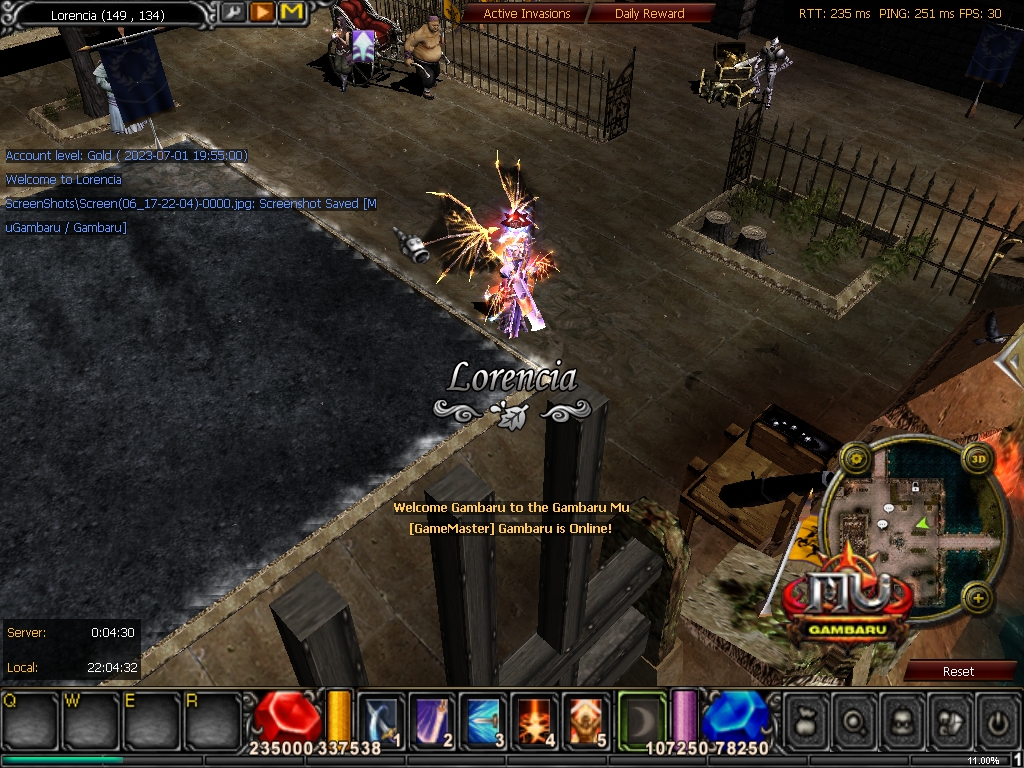Open the Active Invasions panel
This screenshot has height=768, width=1024.
526,14
